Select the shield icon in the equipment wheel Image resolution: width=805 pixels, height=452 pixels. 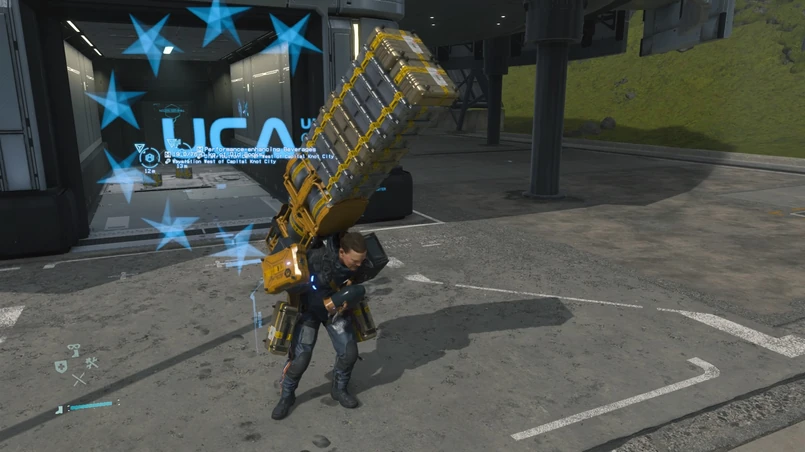(x=61, y=366)
